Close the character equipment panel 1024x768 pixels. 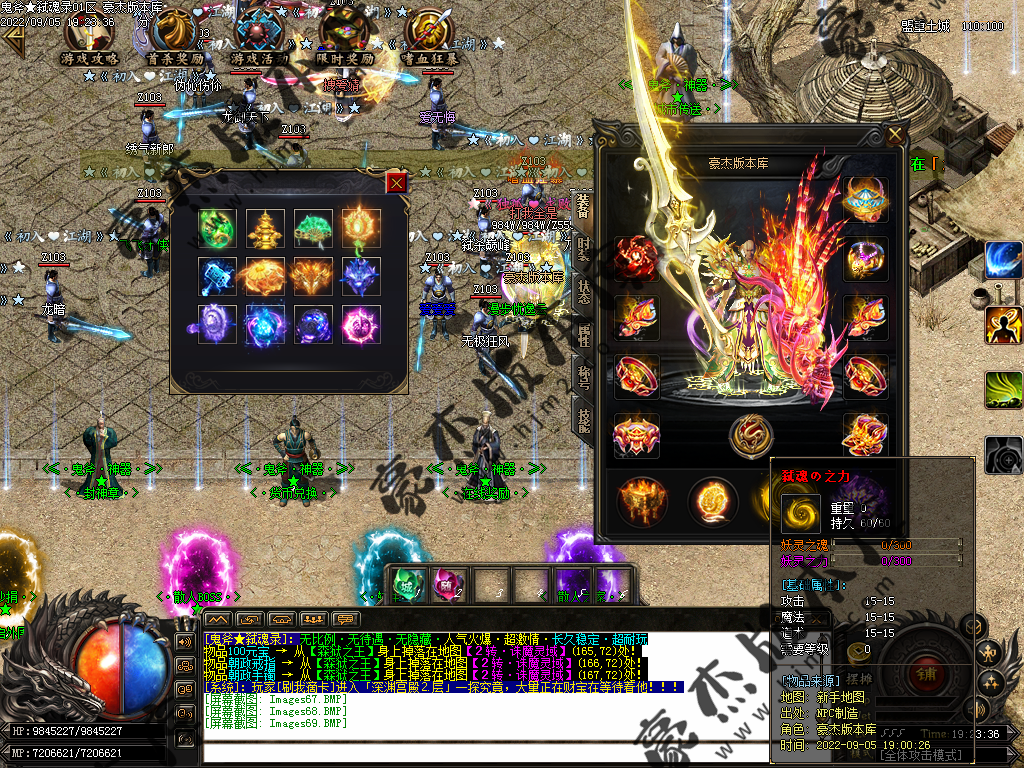[894, 135]
